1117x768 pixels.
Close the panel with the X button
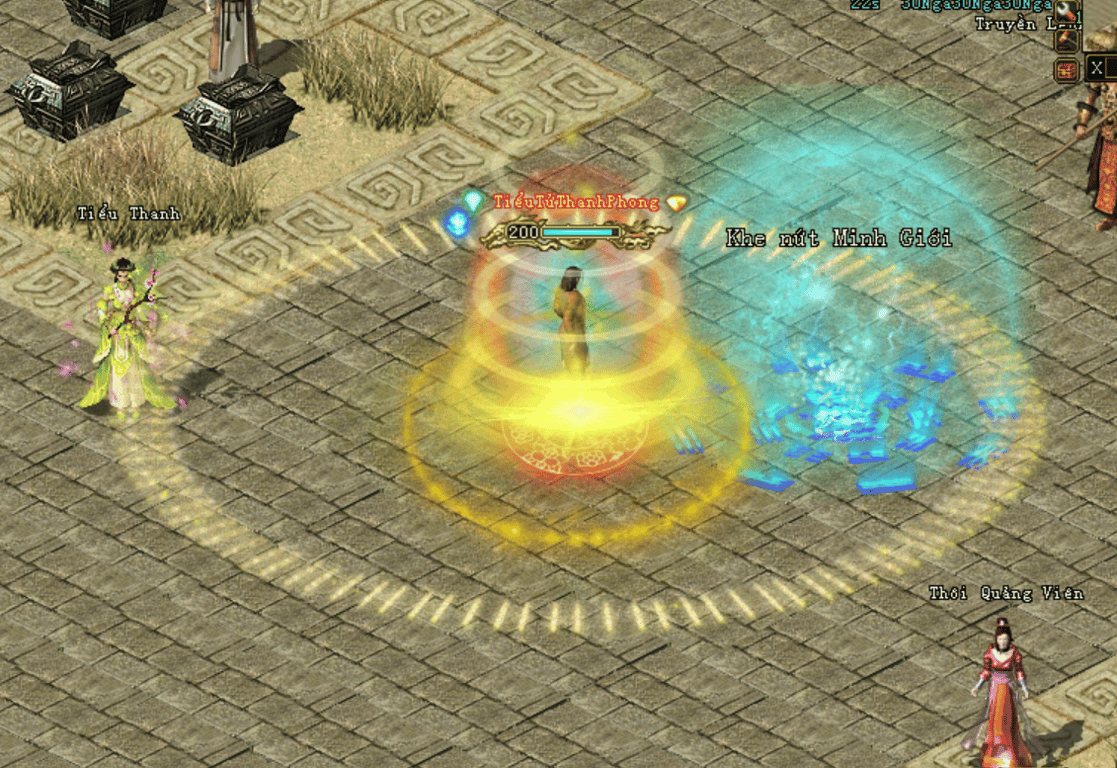pyautogui.click(x=1099, y=68)
